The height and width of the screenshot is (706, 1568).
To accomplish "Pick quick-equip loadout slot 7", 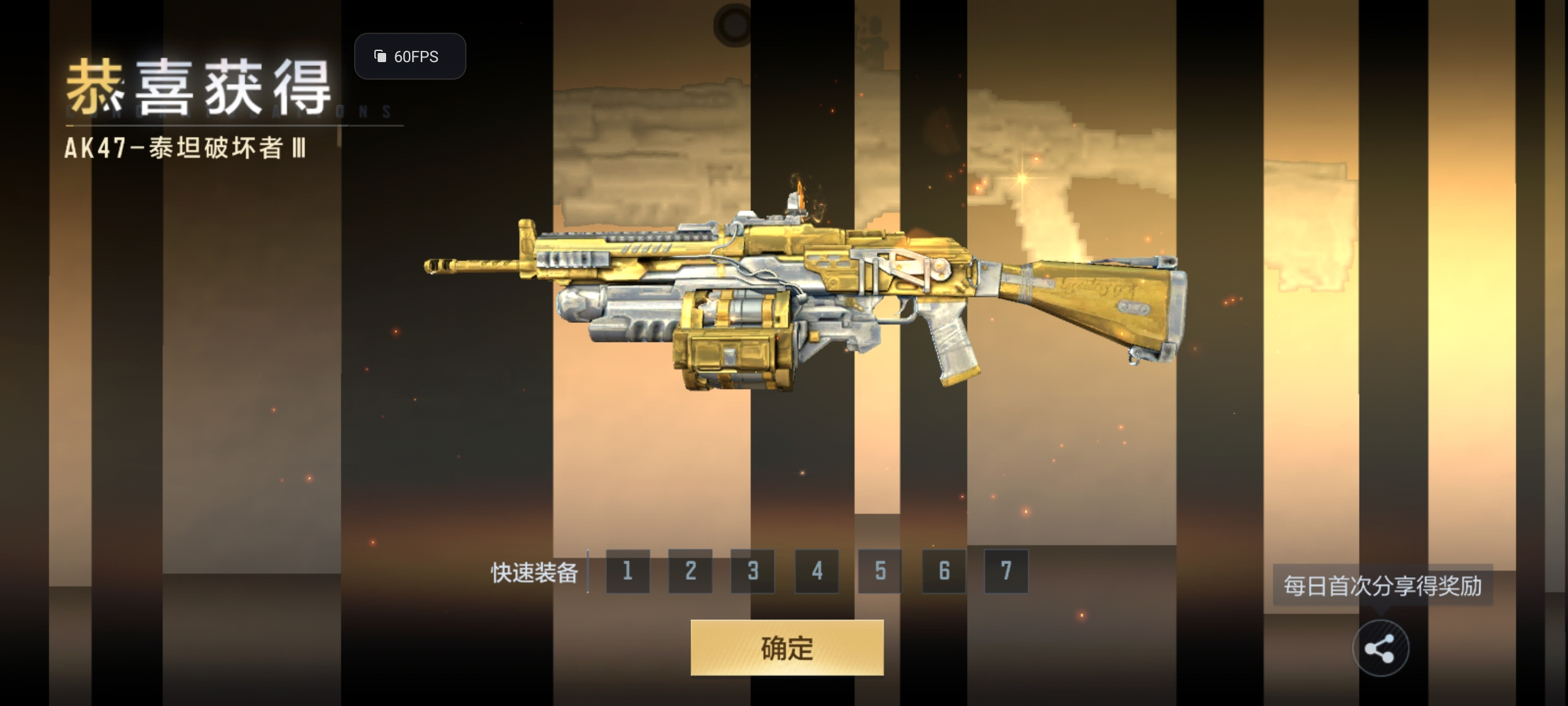I will point(1006,571).
